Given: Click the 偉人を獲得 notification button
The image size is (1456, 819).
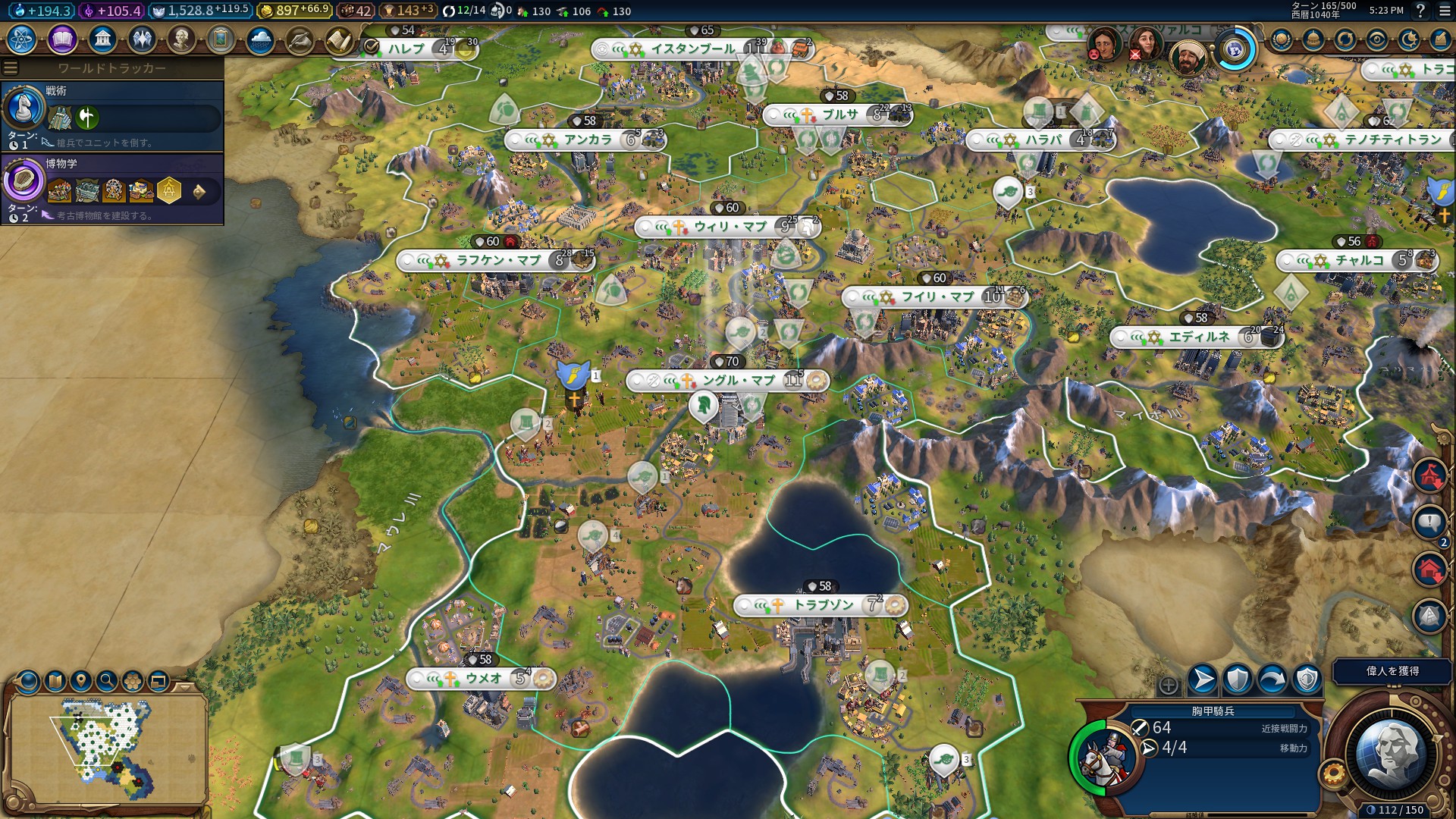Looking at the screenshot, I should point(1392,671).
